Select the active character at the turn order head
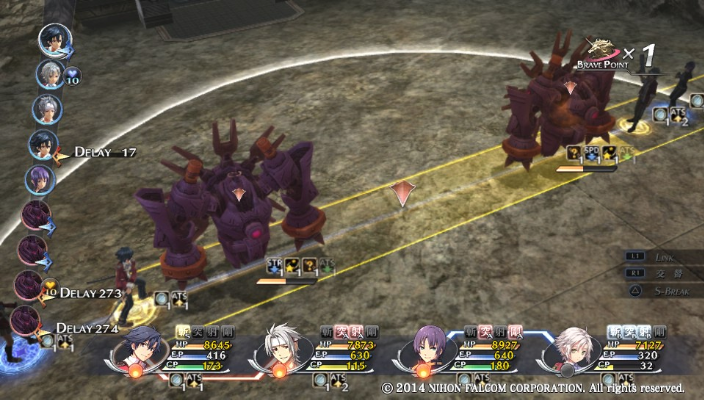Image resolution: width=704 pixels, height=400 pixels. tap(51, 39)
